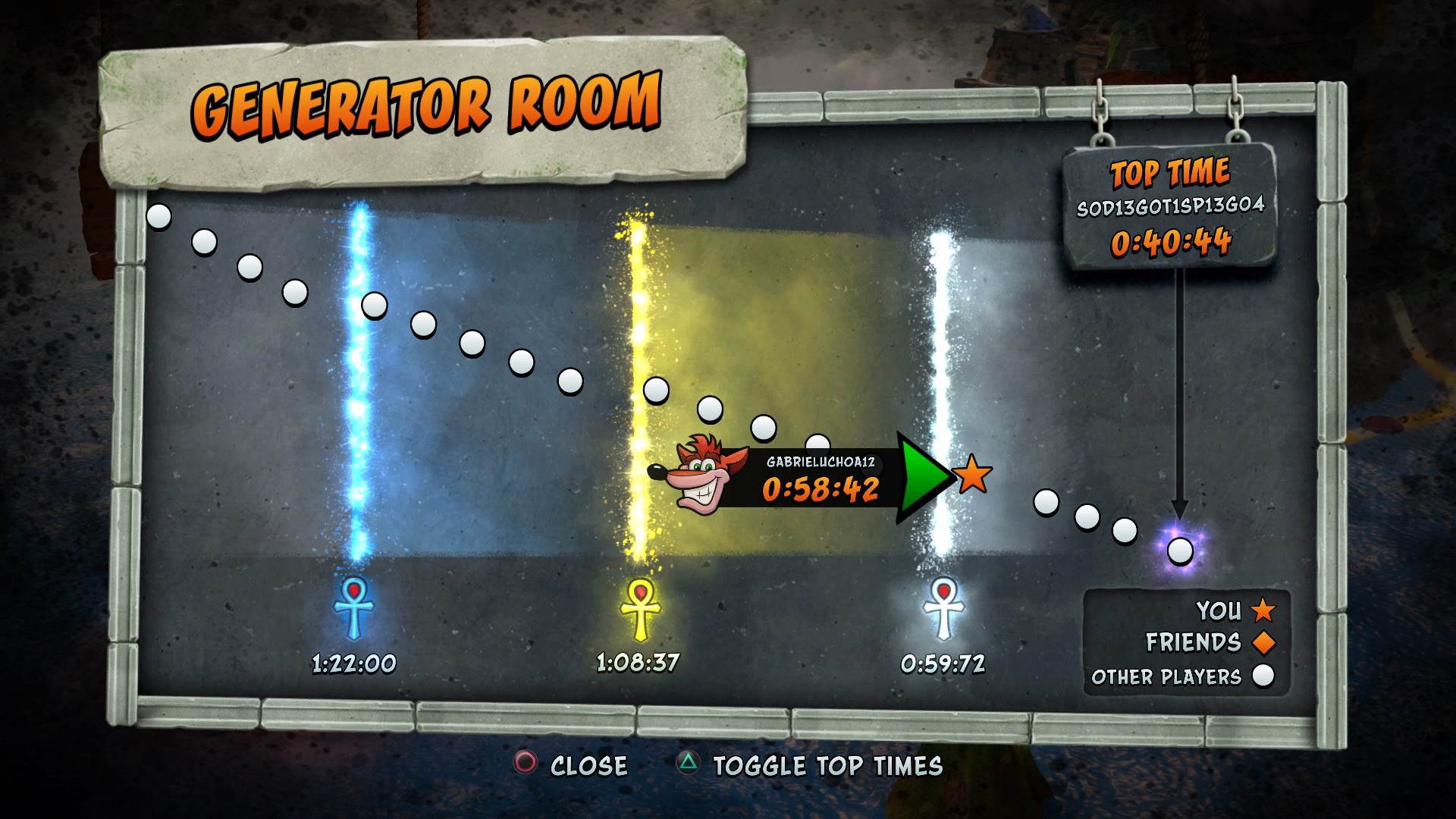Select the glowing purple top time dot

tap(1180, 551)
